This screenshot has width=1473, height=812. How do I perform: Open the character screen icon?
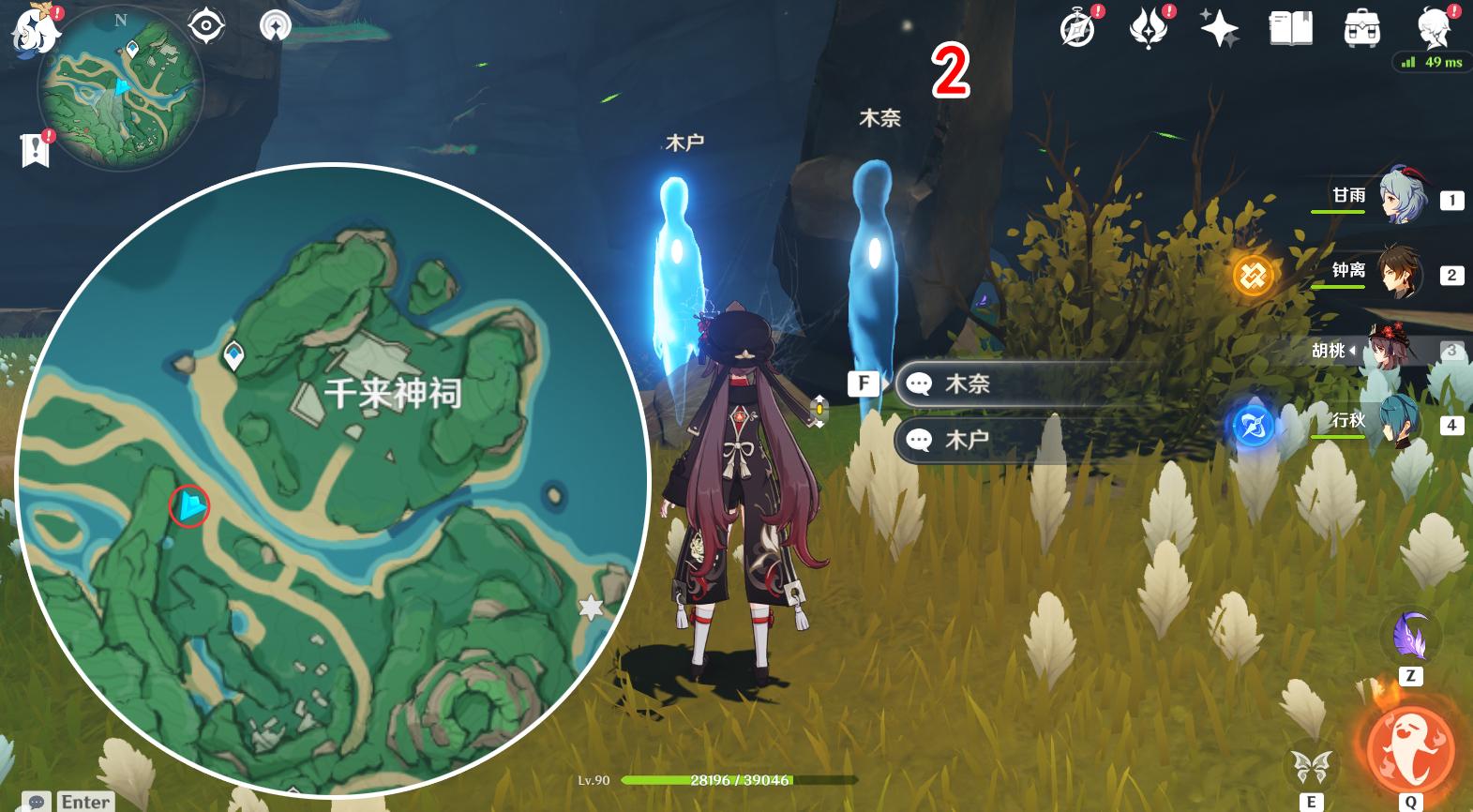tap(1435, 28)
